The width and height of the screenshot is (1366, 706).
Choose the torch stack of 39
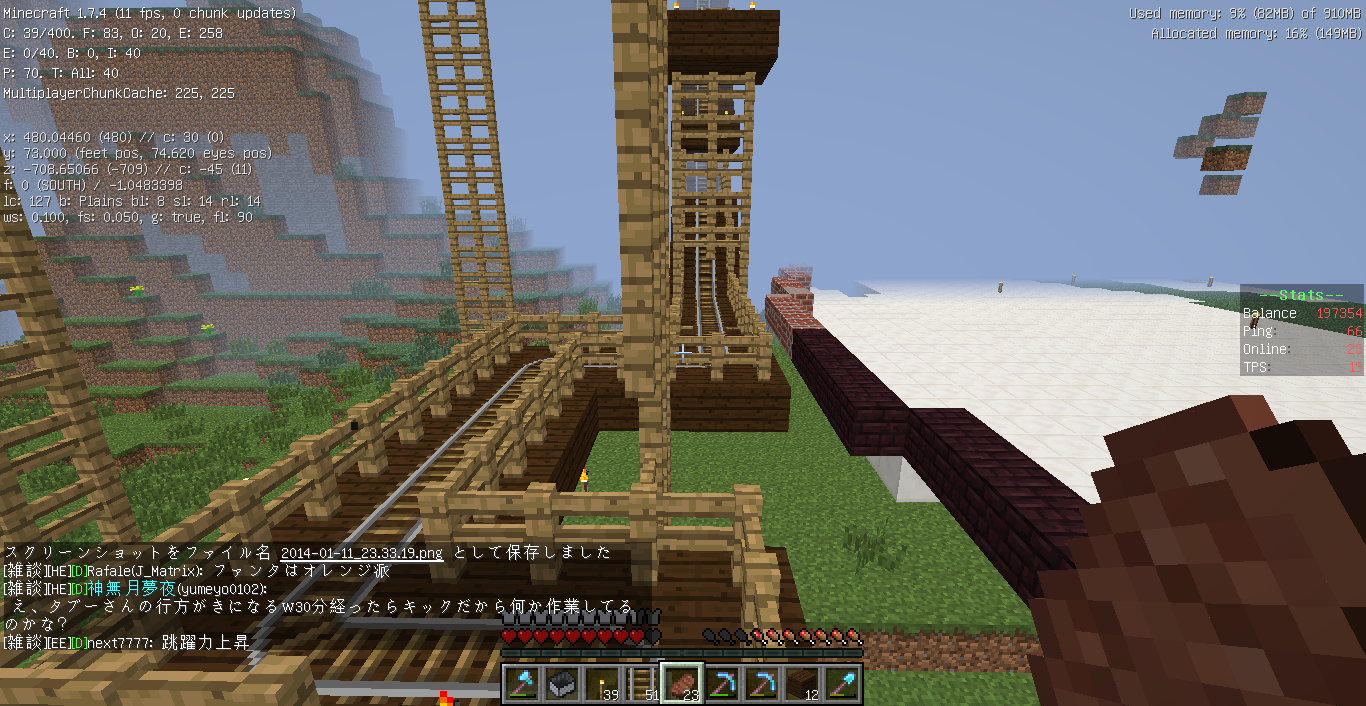(602, 684)
